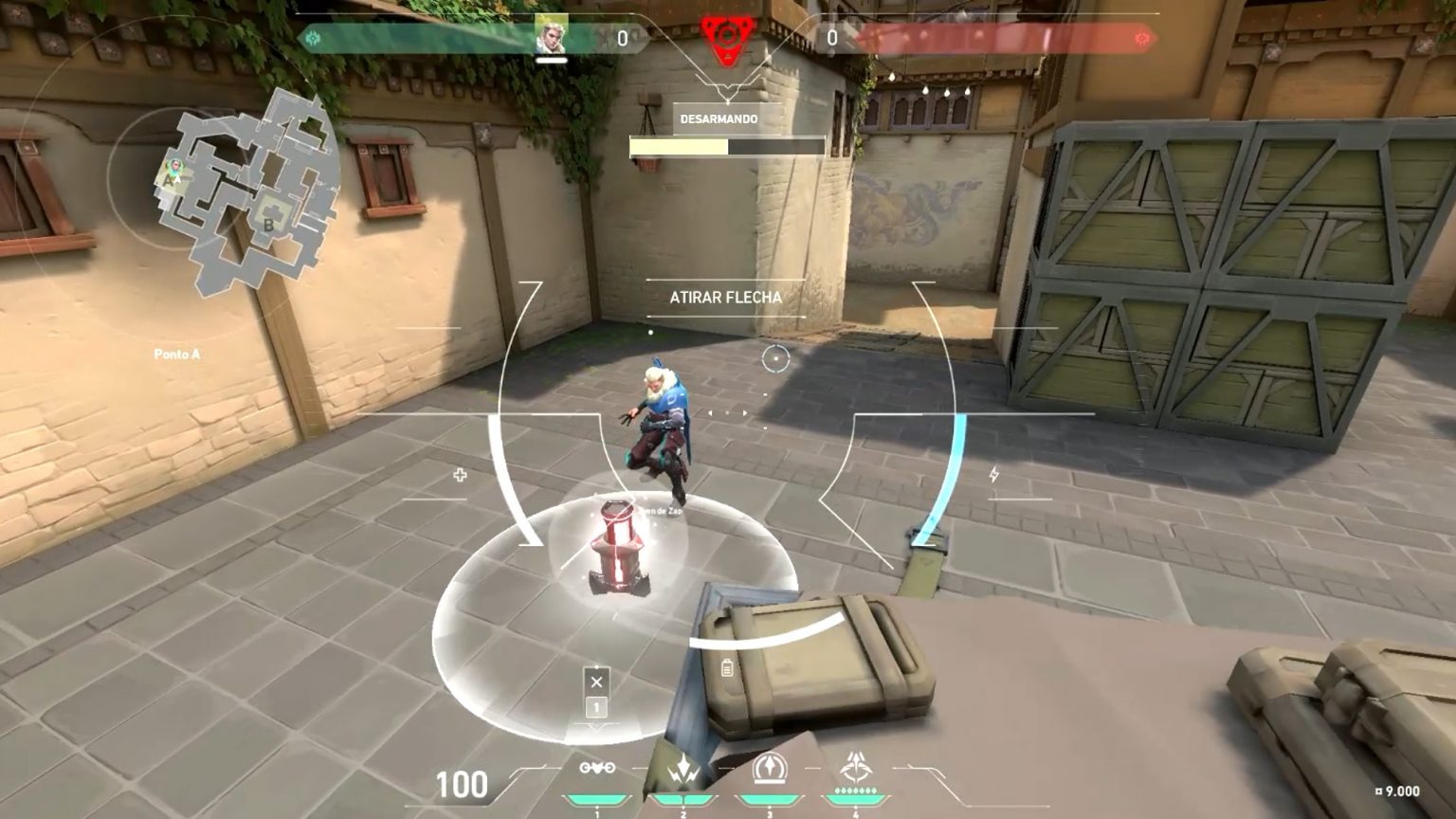Image resolution: width=1456 pixels, height=819 pixels.
Task: Click the battery charge indicator near the crate
Action: pyautogui.click(x=725, y=668)
